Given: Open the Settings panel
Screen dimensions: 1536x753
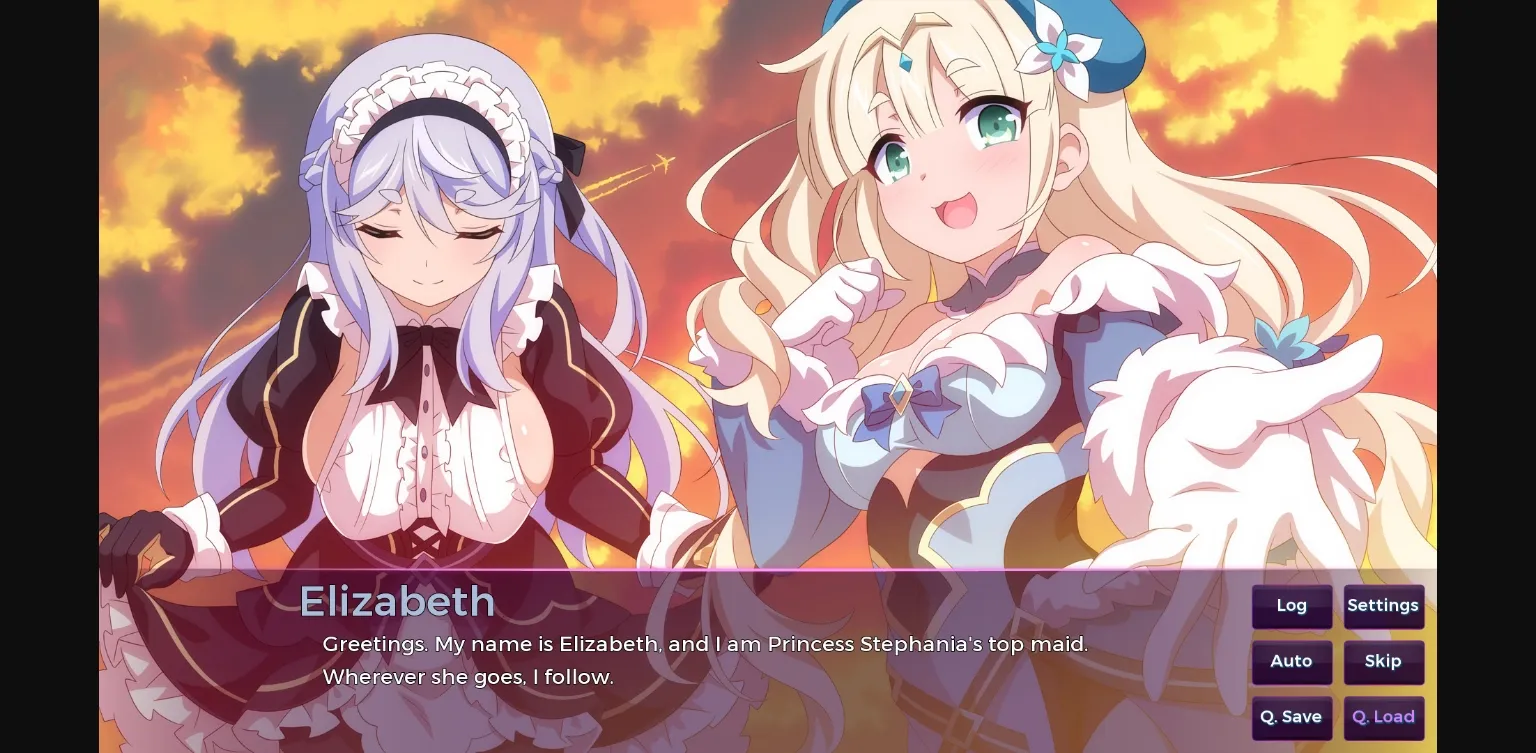Looking at the screenshot, I should [x=1383, y=605].
